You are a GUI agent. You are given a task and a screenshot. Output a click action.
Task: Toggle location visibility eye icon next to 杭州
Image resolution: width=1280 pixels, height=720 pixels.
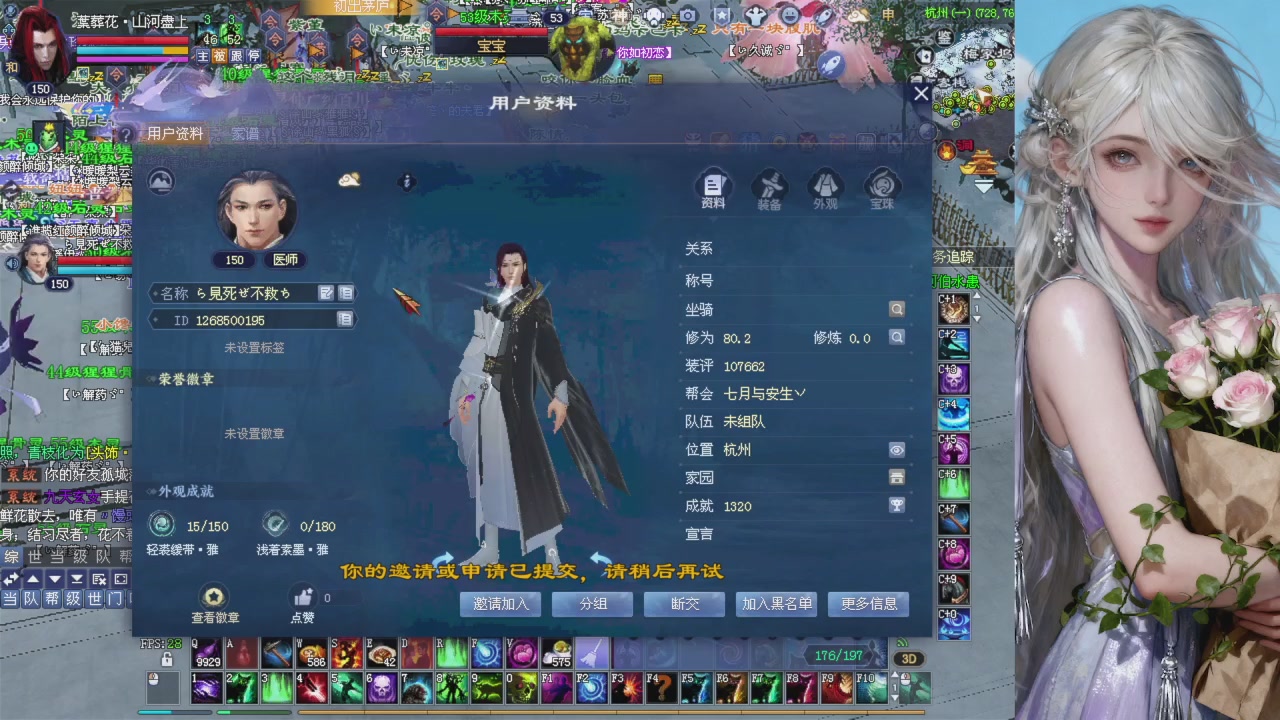tap(896, 450)
